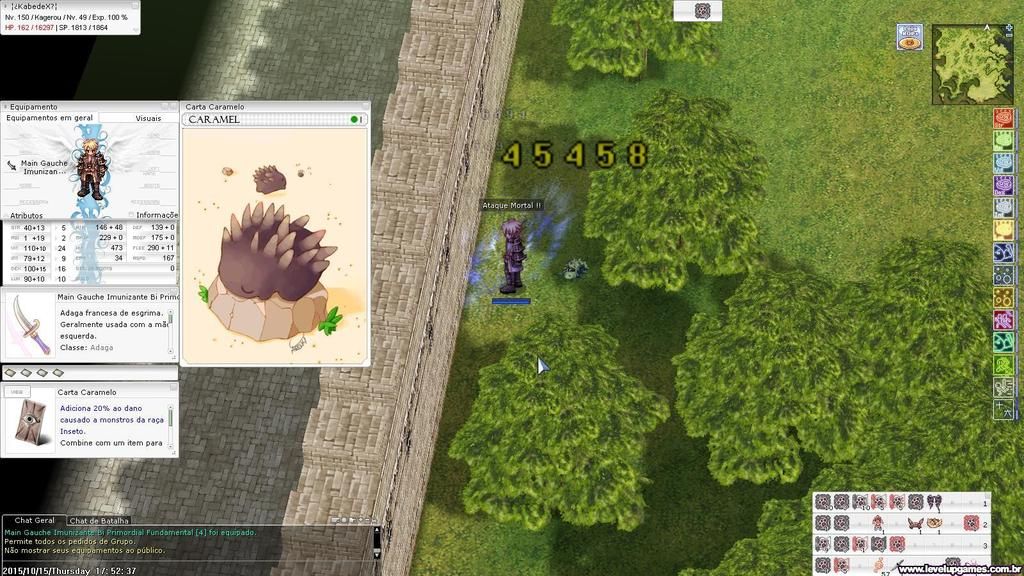Click the character info header panel
1024x576 pixels.
click(x=70, y=17)
